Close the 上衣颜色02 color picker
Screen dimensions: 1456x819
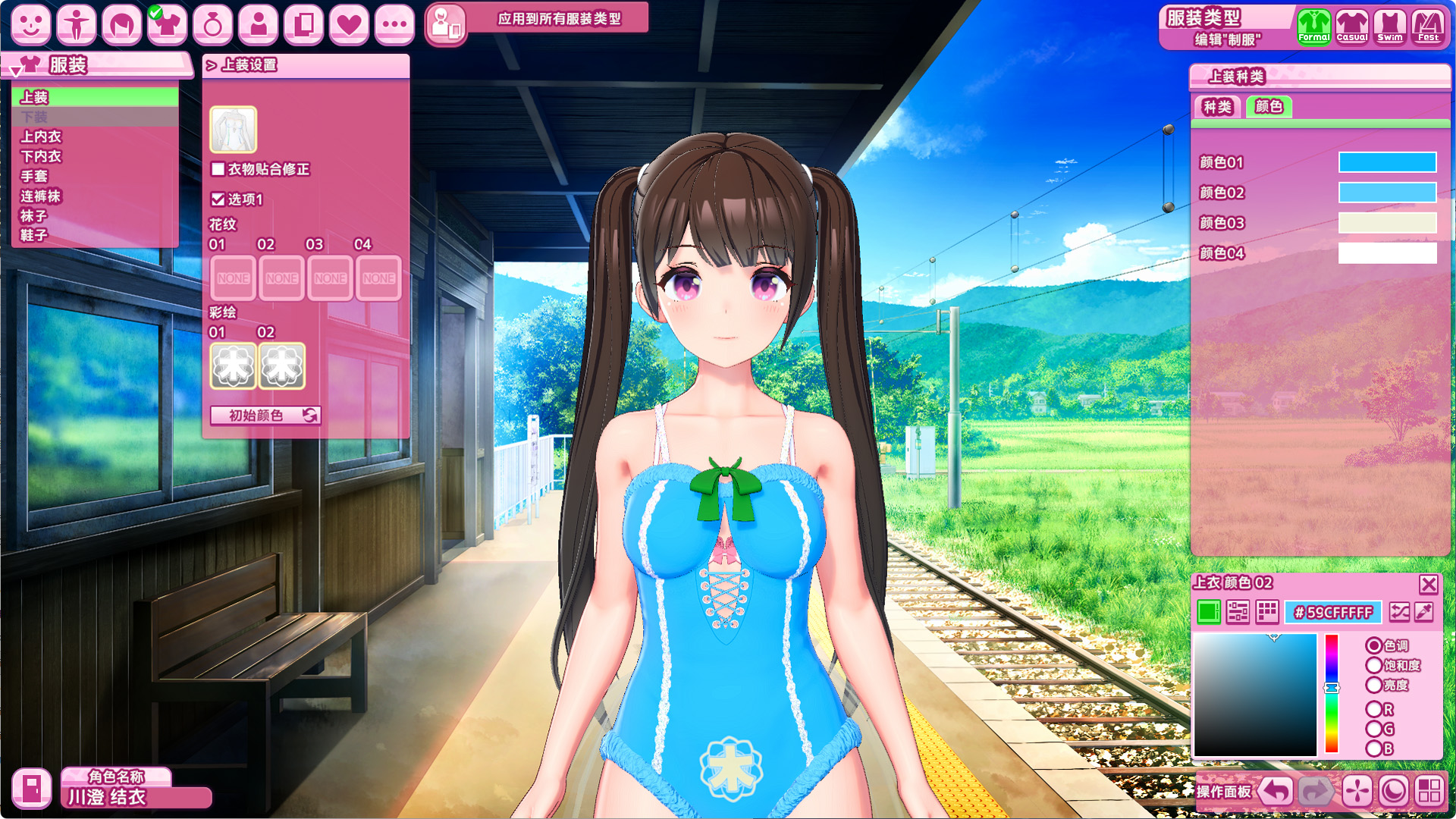[1429, 584]
